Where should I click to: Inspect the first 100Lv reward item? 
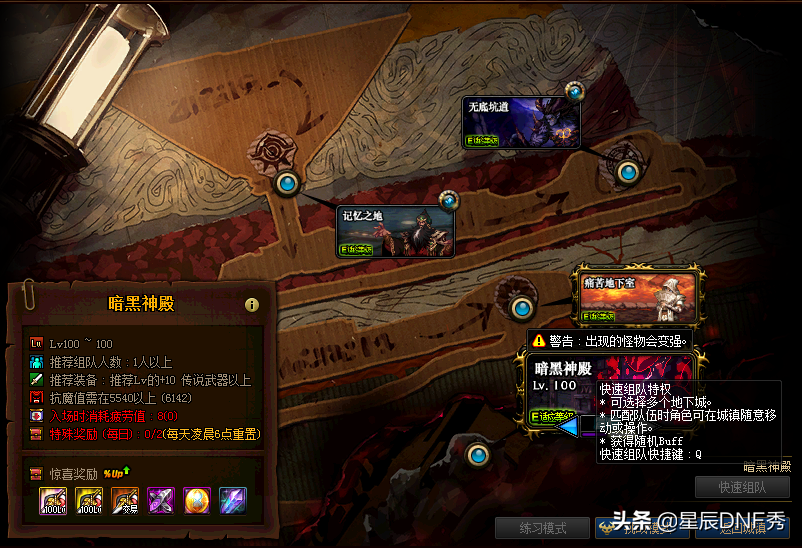pyautogui.click(x=53, y=500)
